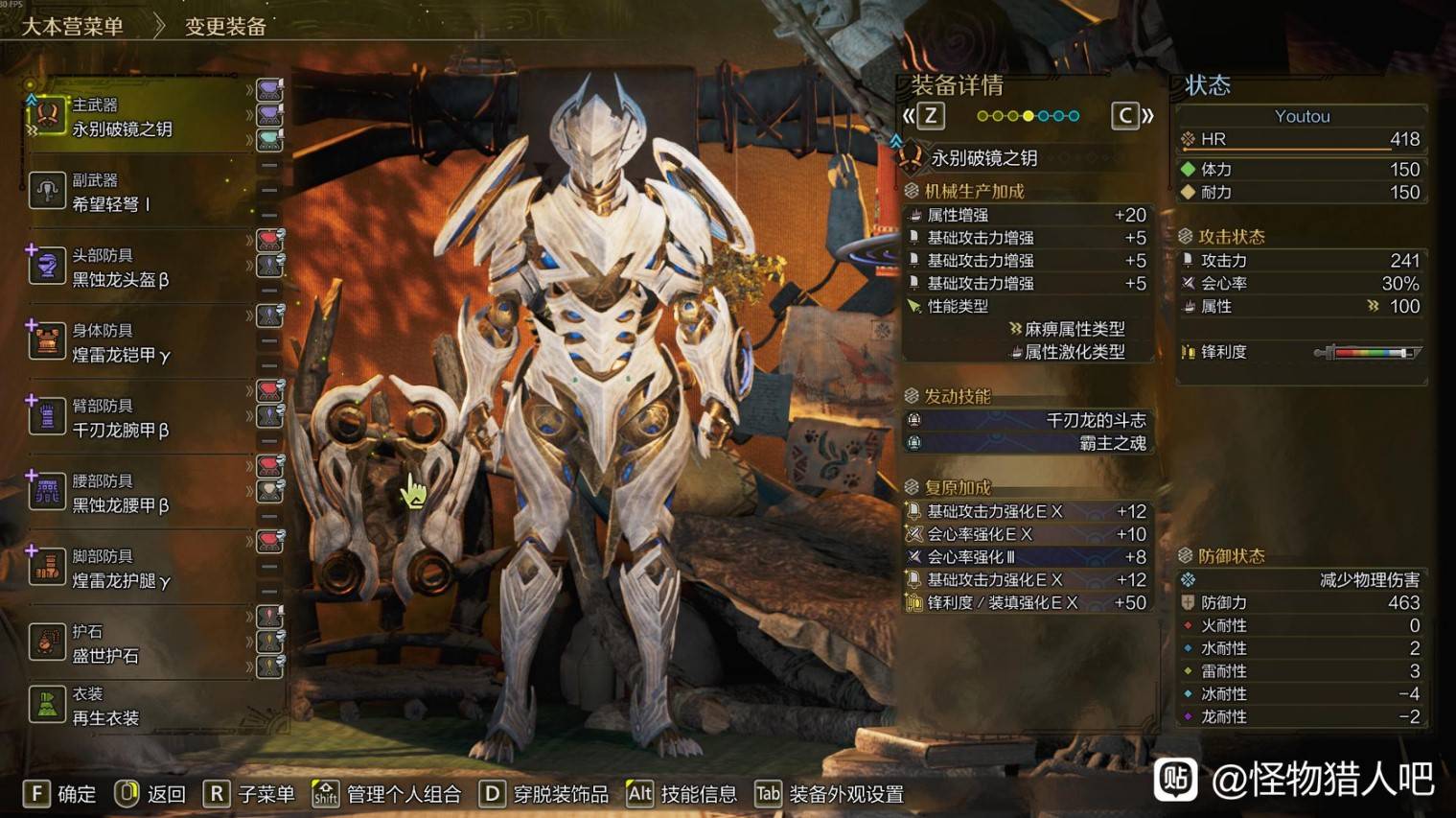
Task: Choose 穿脱装饰品 decorations option
Action: (543, 794)
